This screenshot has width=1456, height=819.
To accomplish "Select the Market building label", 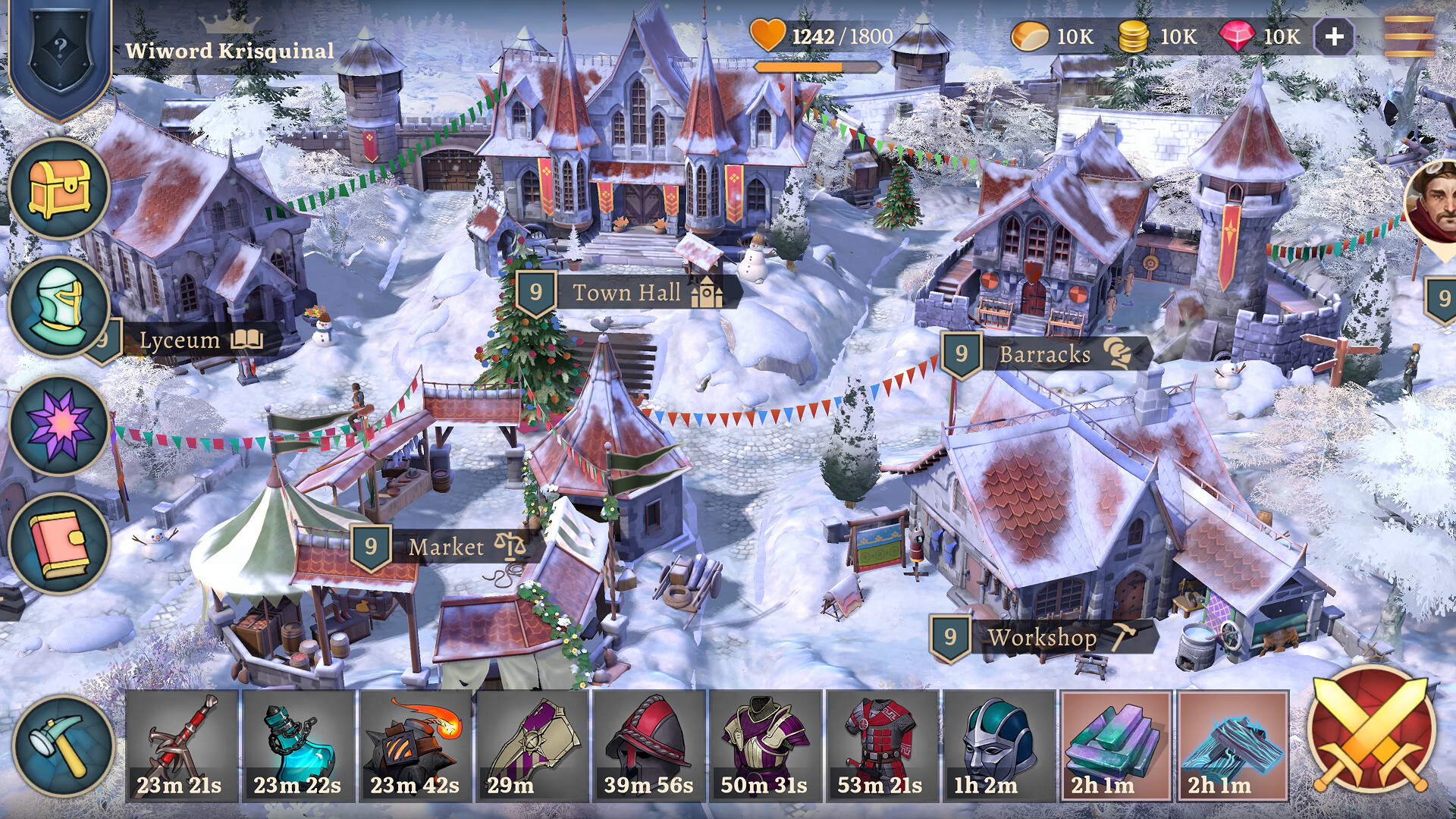I will (445, 547).
